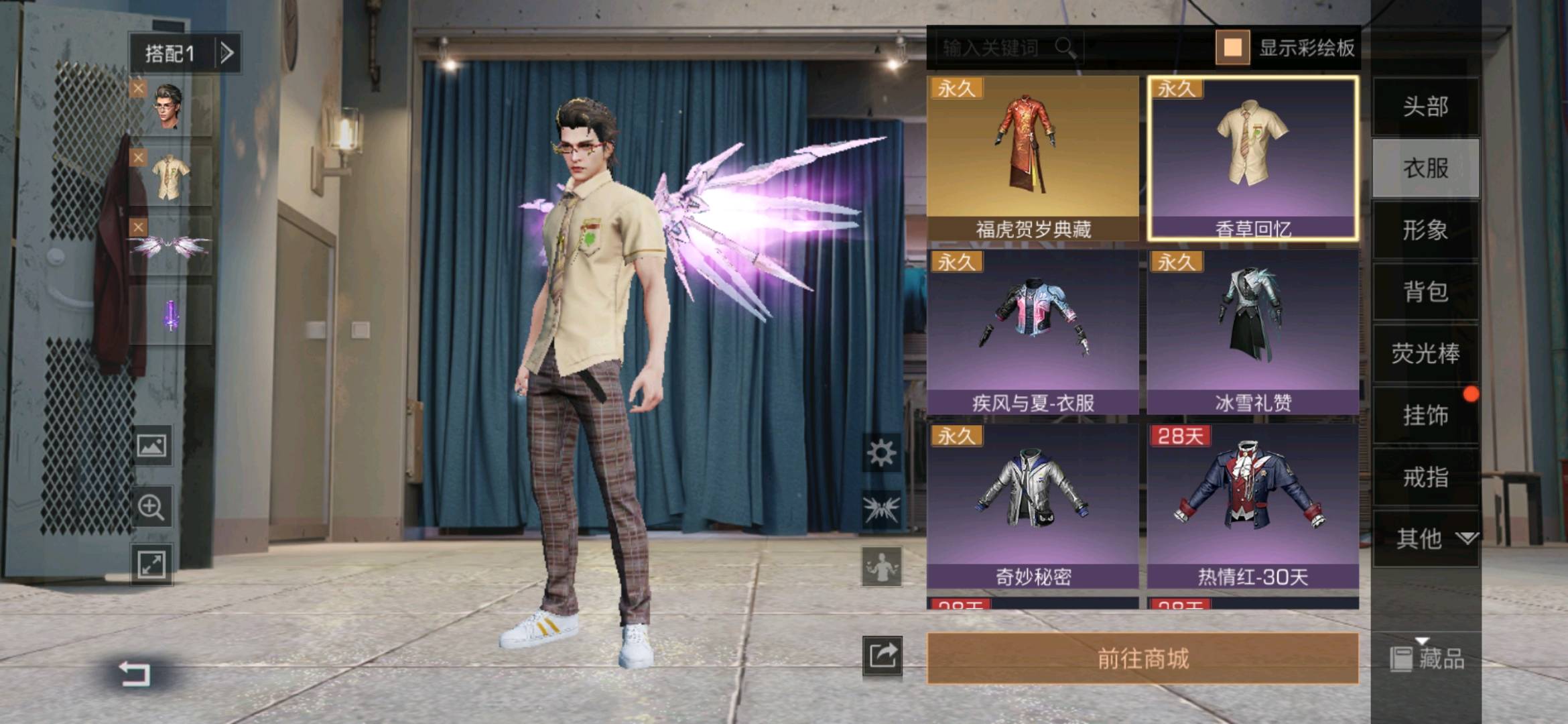The width and height of the screenshot is (1568, 724).
Task: Go back with the return arrow
Action: coord(135,672)
